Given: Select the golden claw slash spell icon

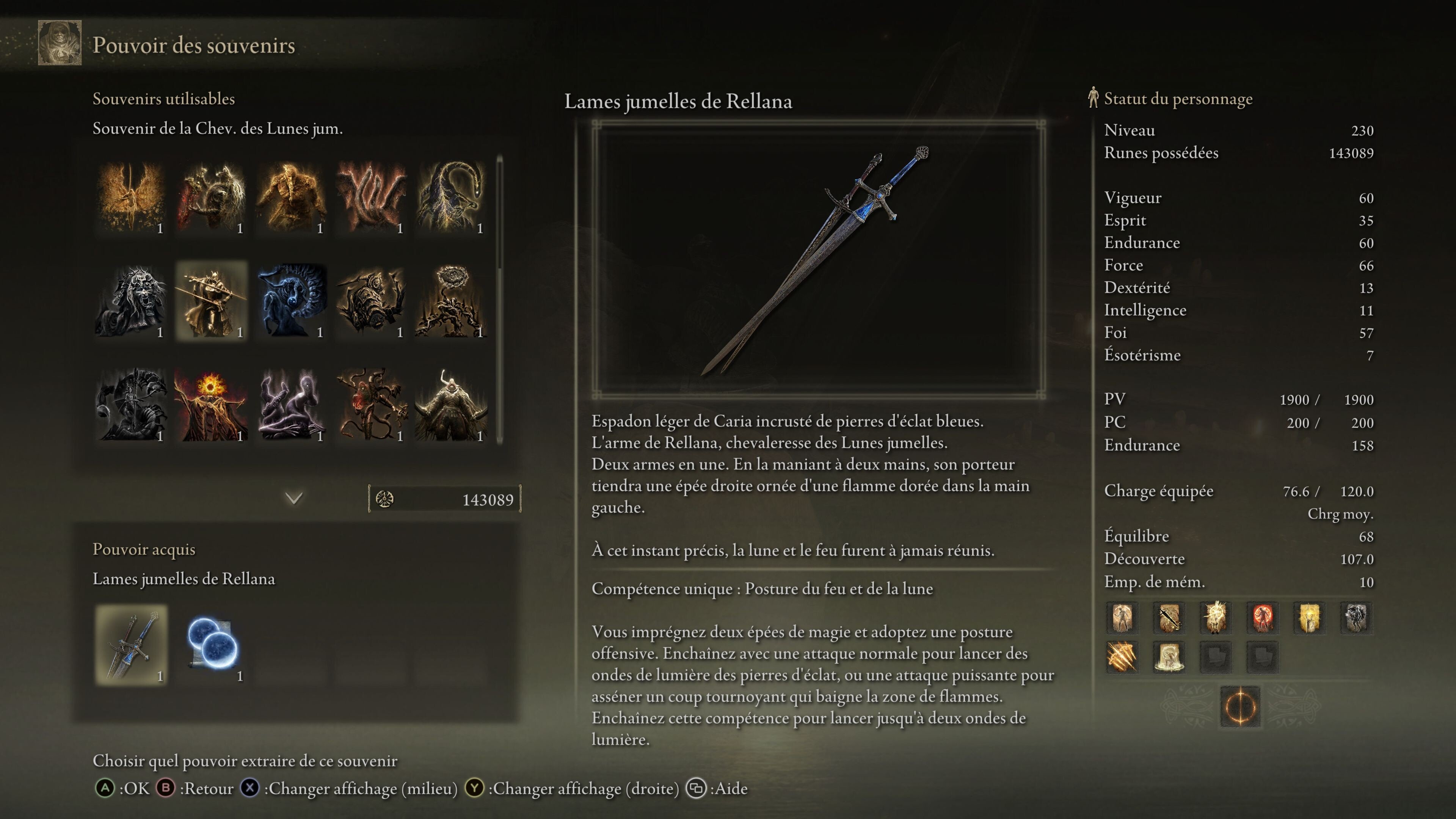Looking at the screenshot, I should point(1122,657).
